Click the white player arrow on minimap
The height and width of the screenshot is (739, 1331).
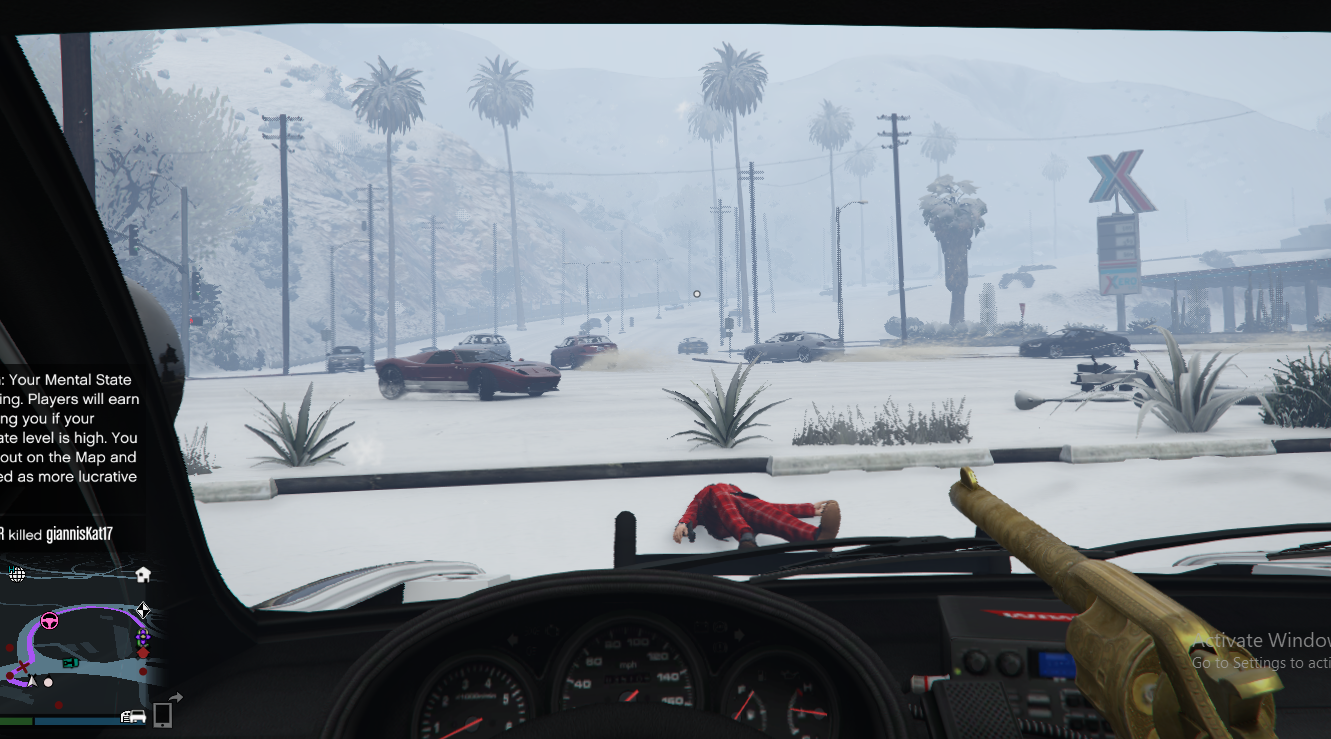pyautogui.click(x=32, y=681)
